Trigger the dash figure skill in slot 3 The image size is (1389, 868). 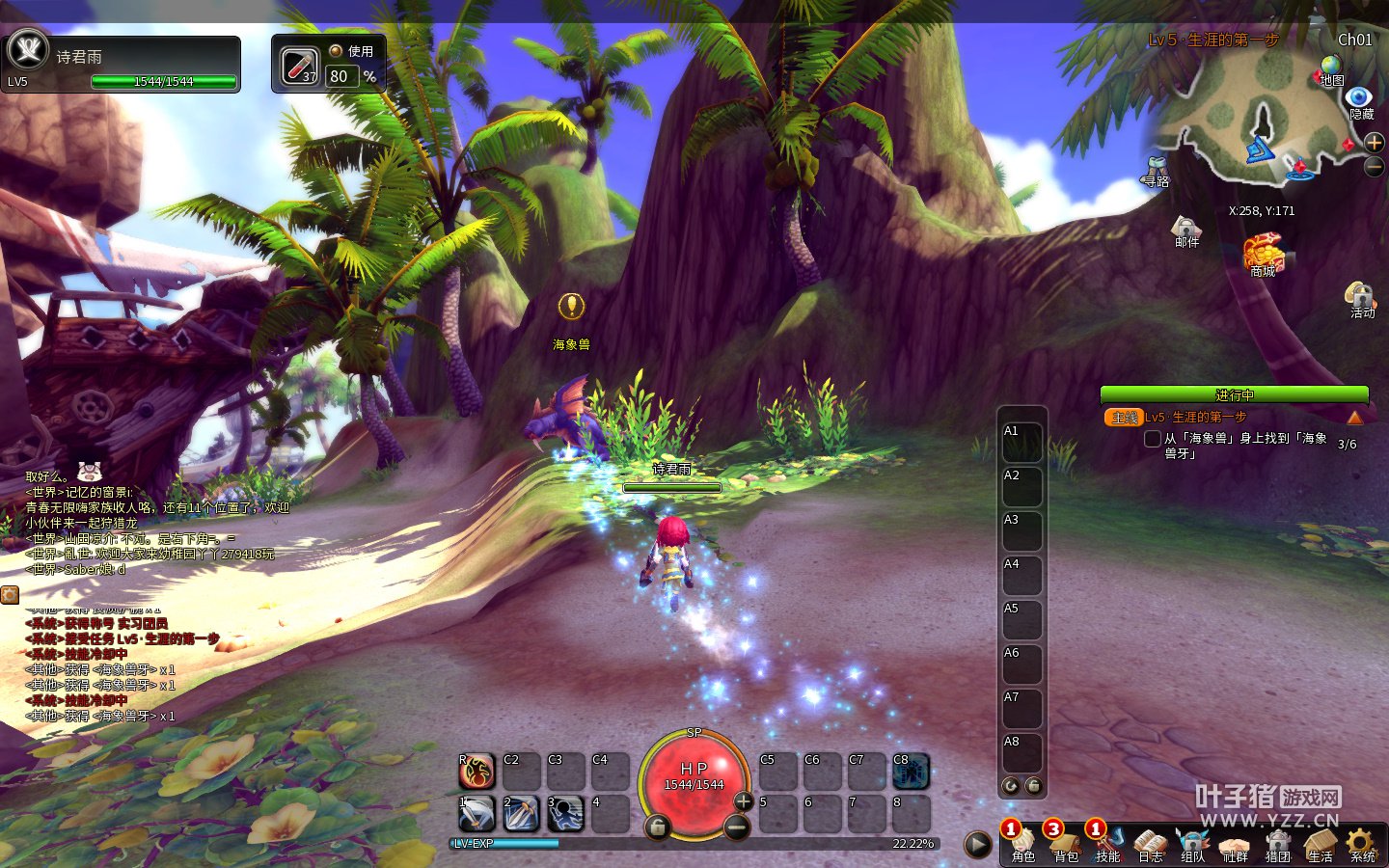pos(566,813)
